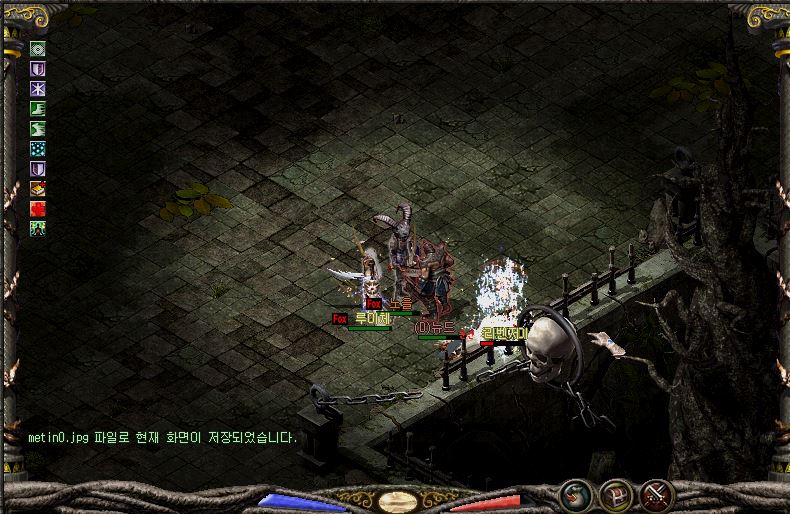
Task: Select the teal sparkling dots buff icon
Action: point(38,148)
